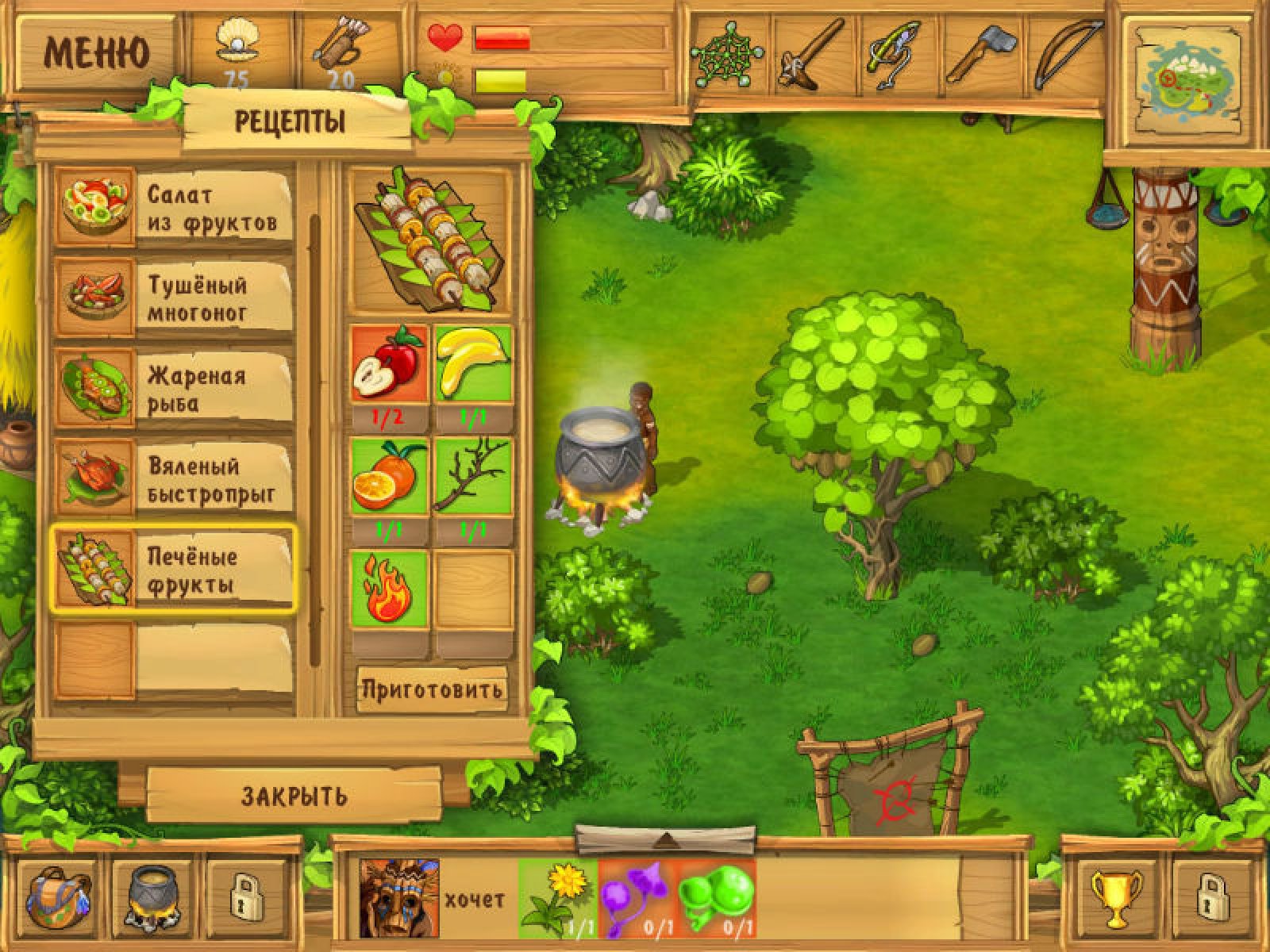Choose the Тушёный многоног recipe
Image resolution: width=1270 pixels, height=952 pixels.
(173, 299)
